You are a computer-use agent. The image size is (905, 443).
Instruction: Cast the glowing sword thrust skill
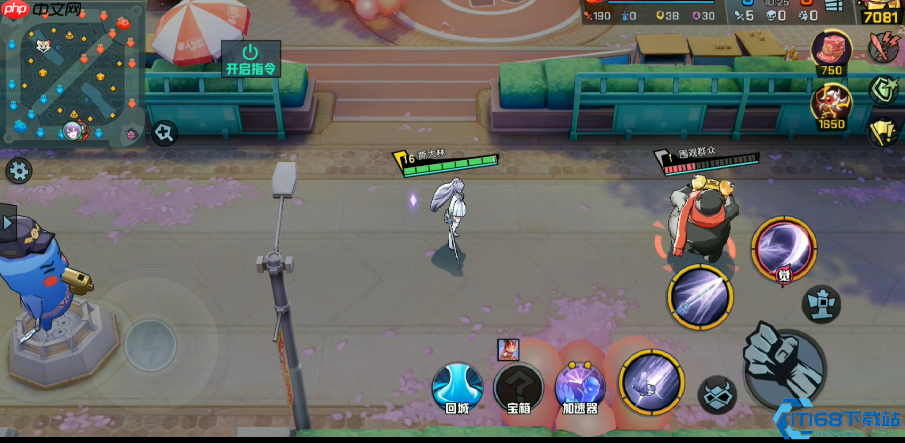coord(700,296)
